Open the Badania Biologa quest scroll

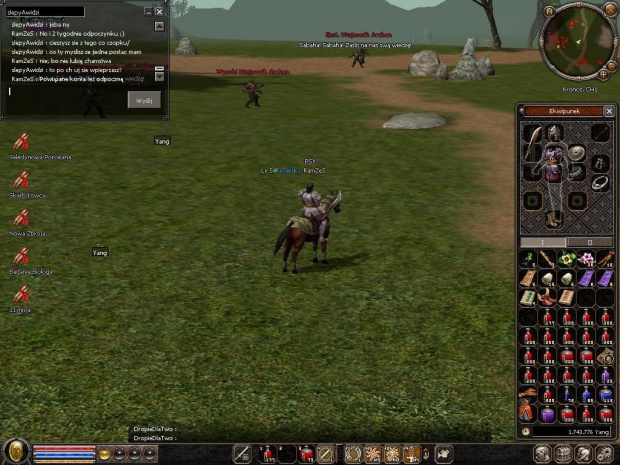tap(21, 257)
